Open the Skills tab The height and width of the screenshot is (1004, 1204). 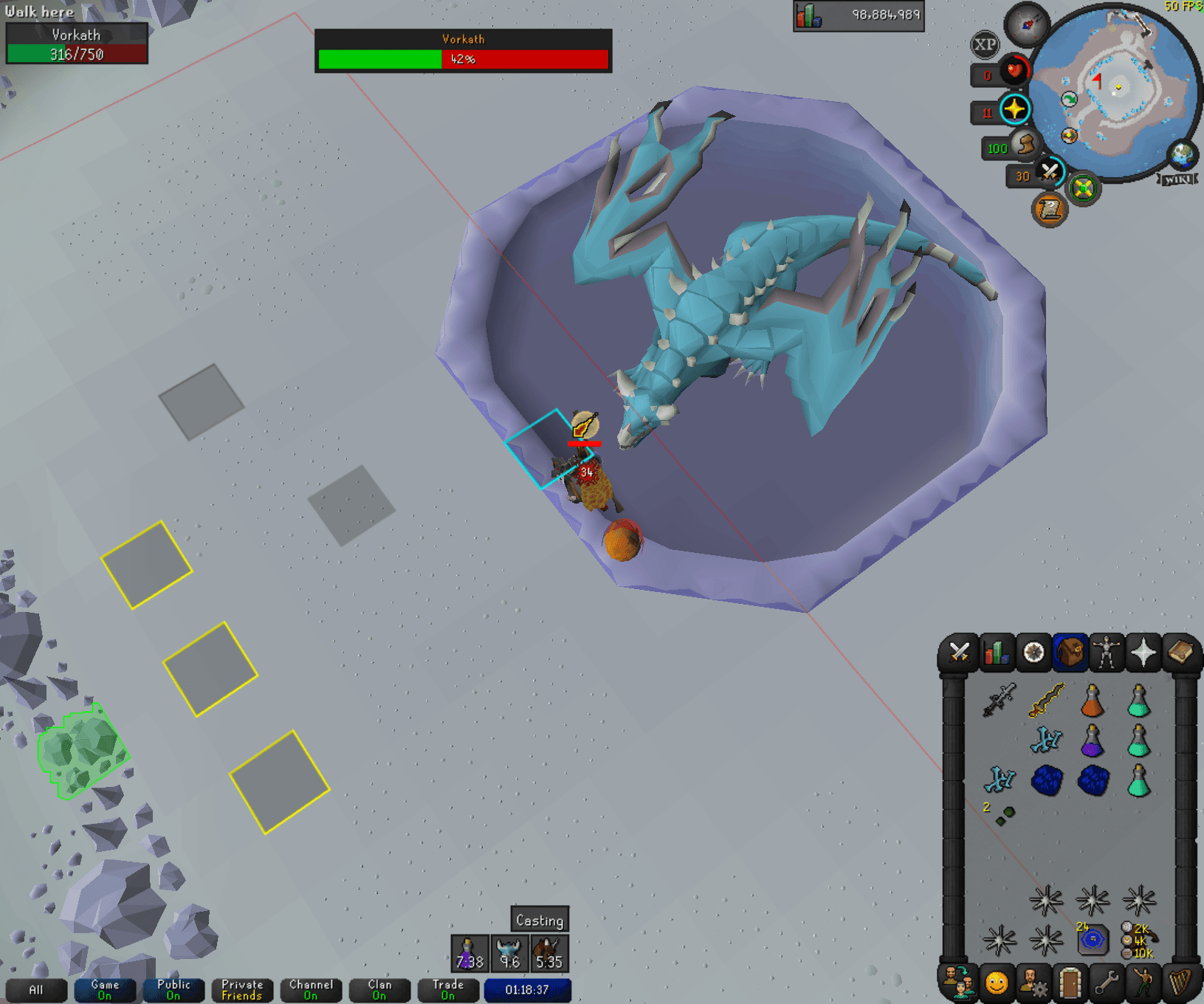[x=998, y=653]
